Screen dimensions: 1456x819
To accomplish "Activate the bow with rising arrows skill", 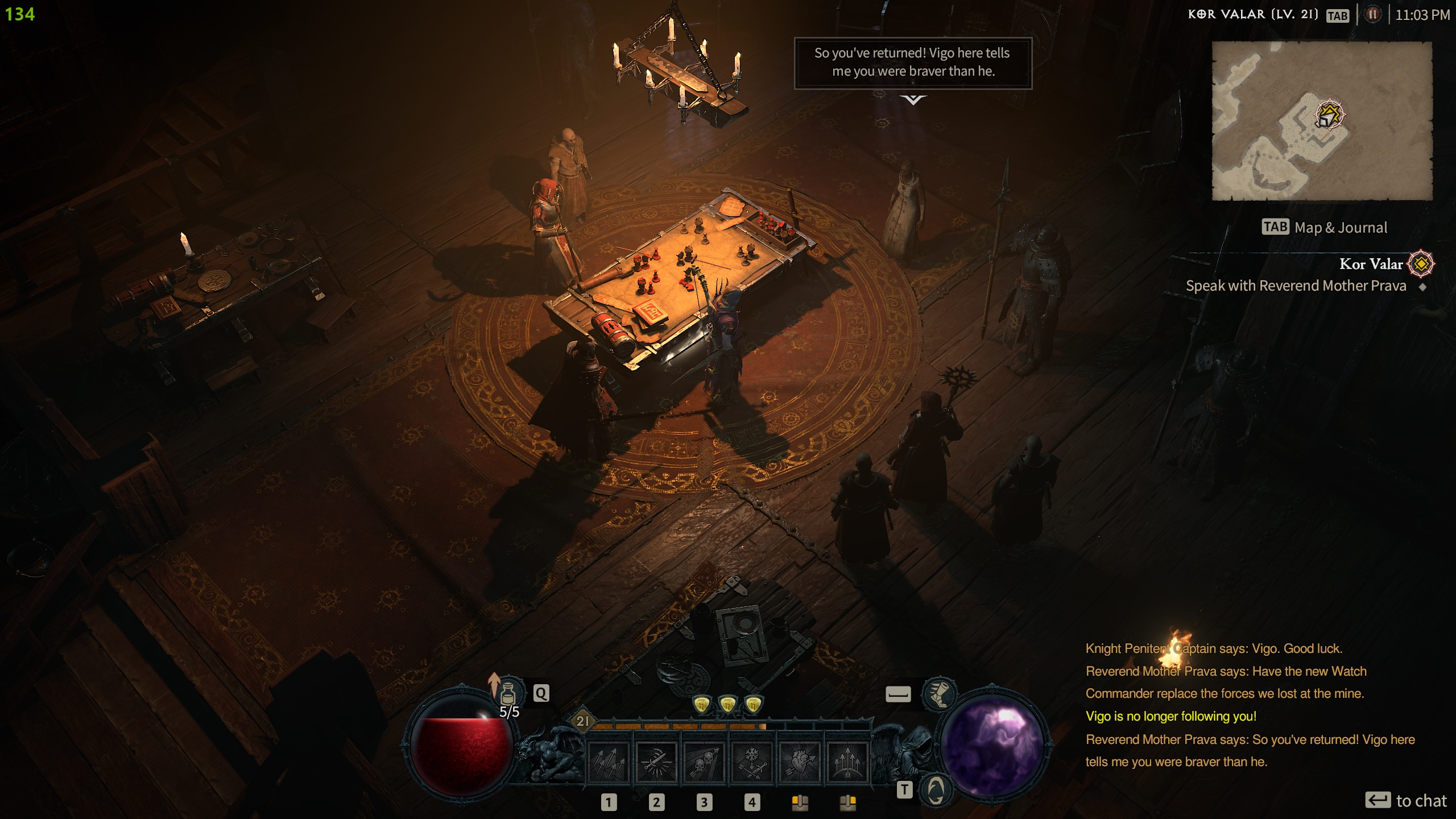I will pos(847,762).
